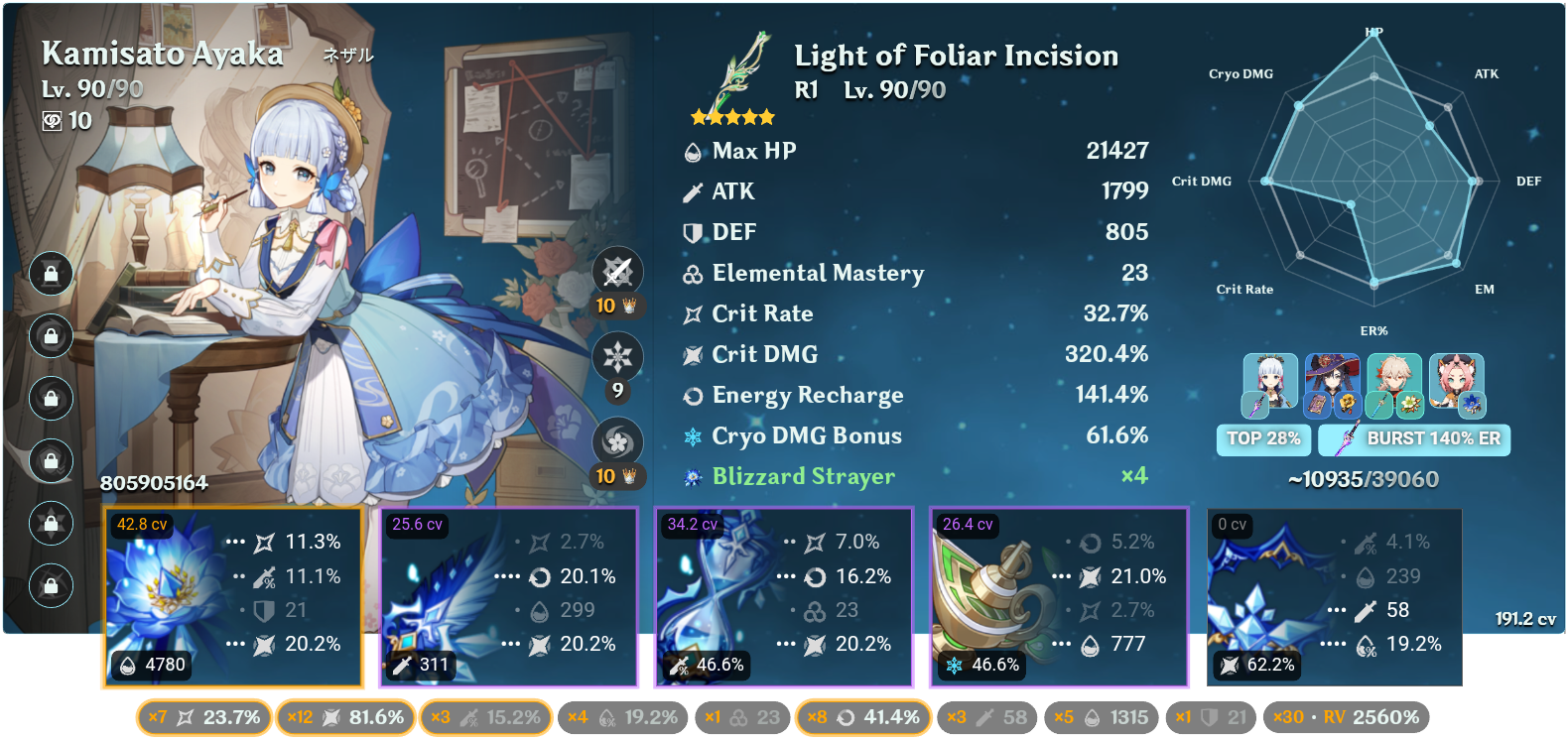Open the crowned Elemental Burst talent icon
Image resolution: width=1568 pixels, height=741 pixels.
click(x=618, y=439)
